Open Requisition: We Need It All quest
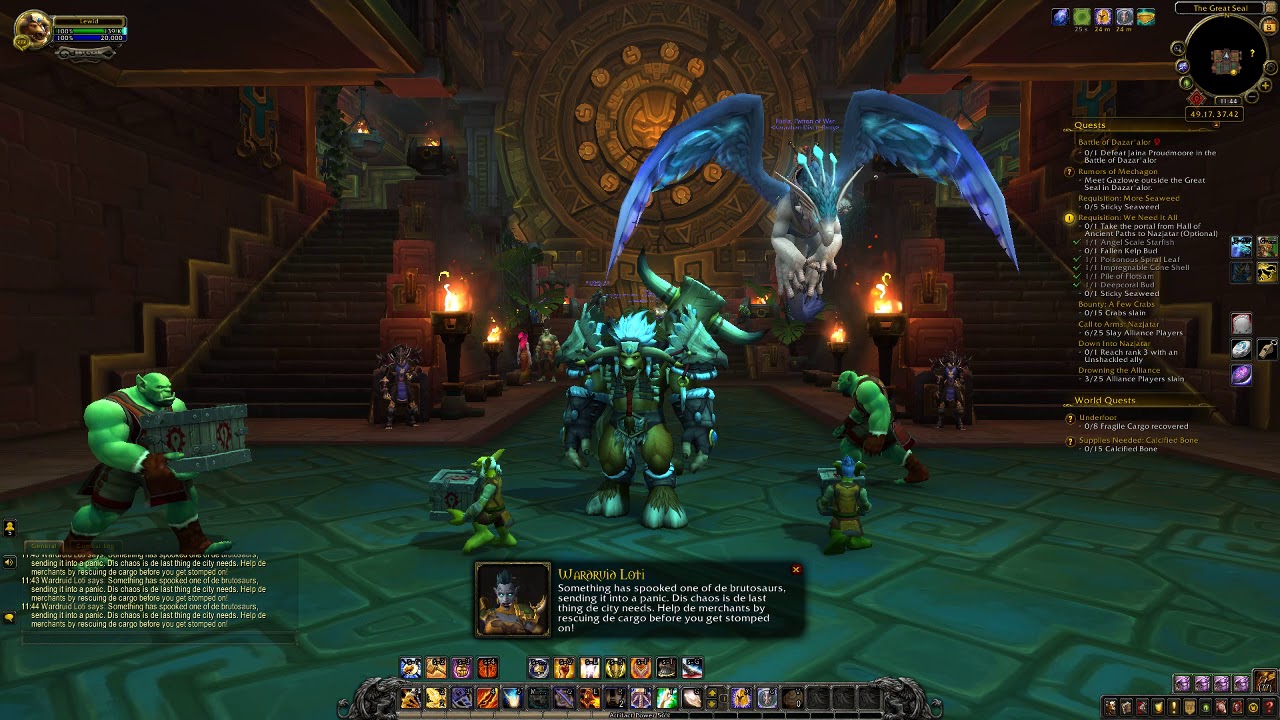This screenshot has height=720, width=1280. click(1127, 217)
